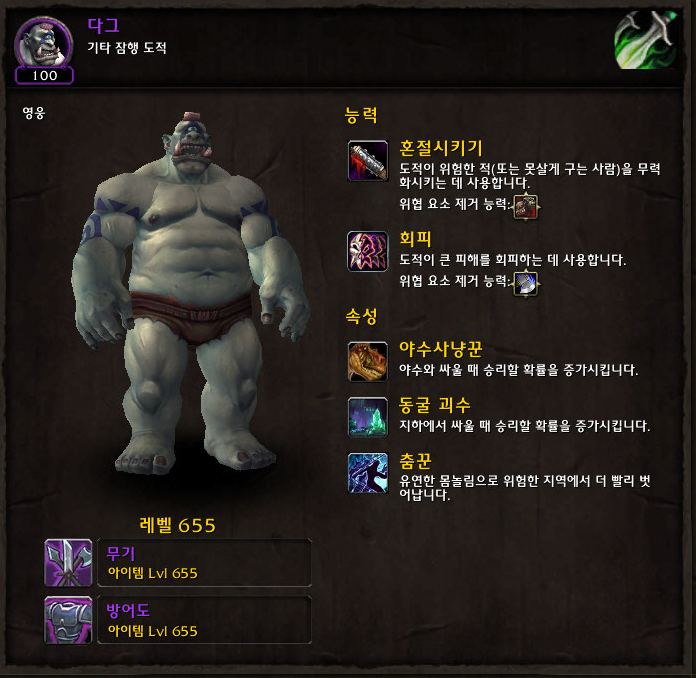Viewport: 696px width, 678px height.
Task: Choose the 춤꾼 trait icon
Action: pos(367,472)
